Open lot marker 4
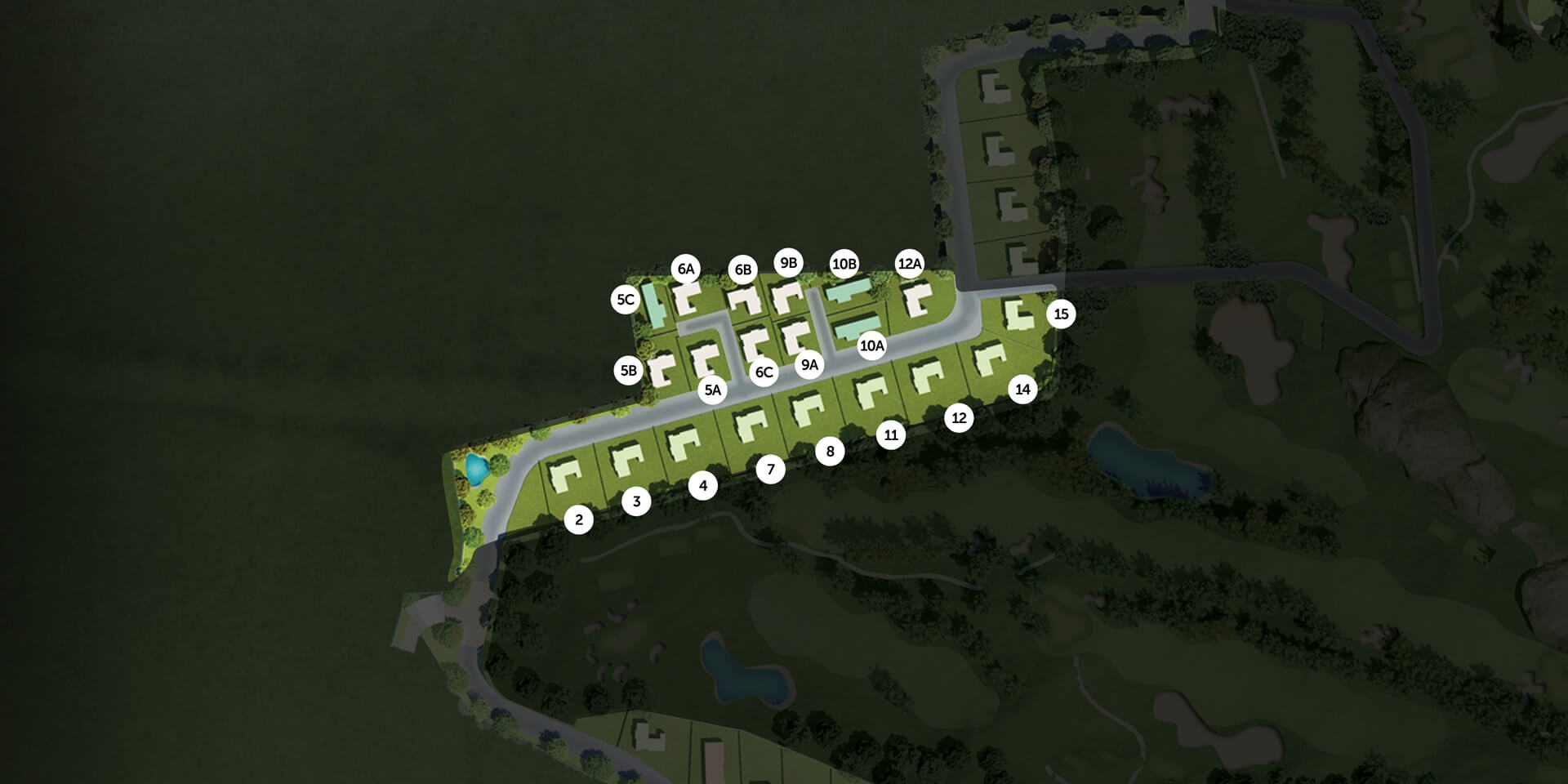Viewport: 1568px width, 784px height. [x=703, y=486]
